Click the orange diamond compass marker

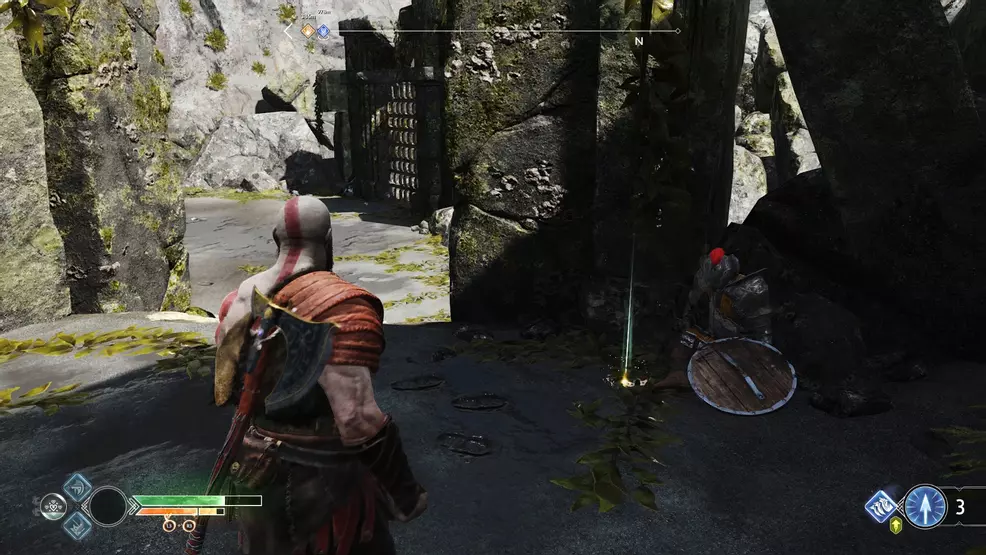pyautogui.click(x=309, y=31)
